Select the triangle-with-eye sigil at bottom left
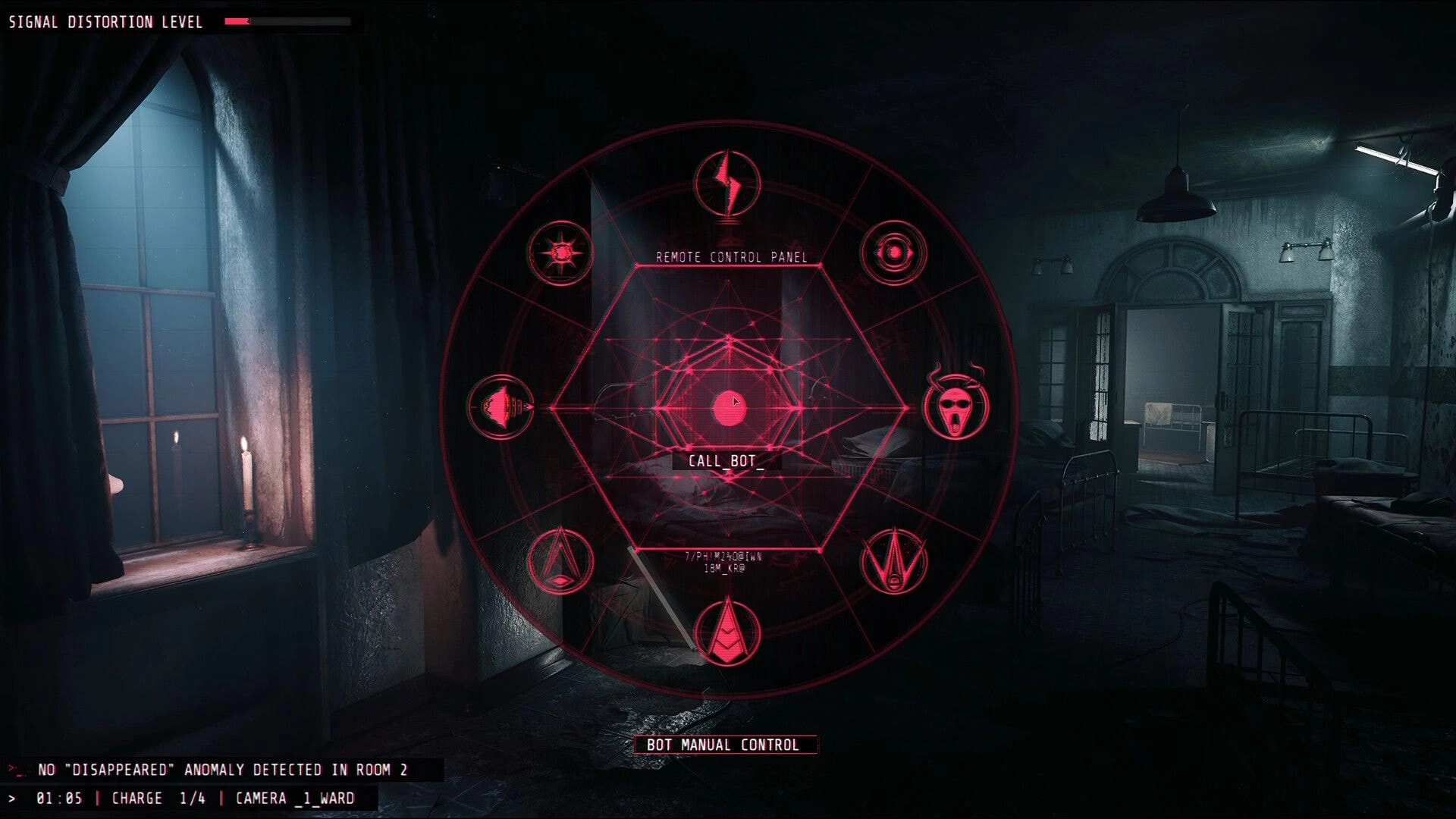This screenshot has width=1456, height=819. pos(561,561)
